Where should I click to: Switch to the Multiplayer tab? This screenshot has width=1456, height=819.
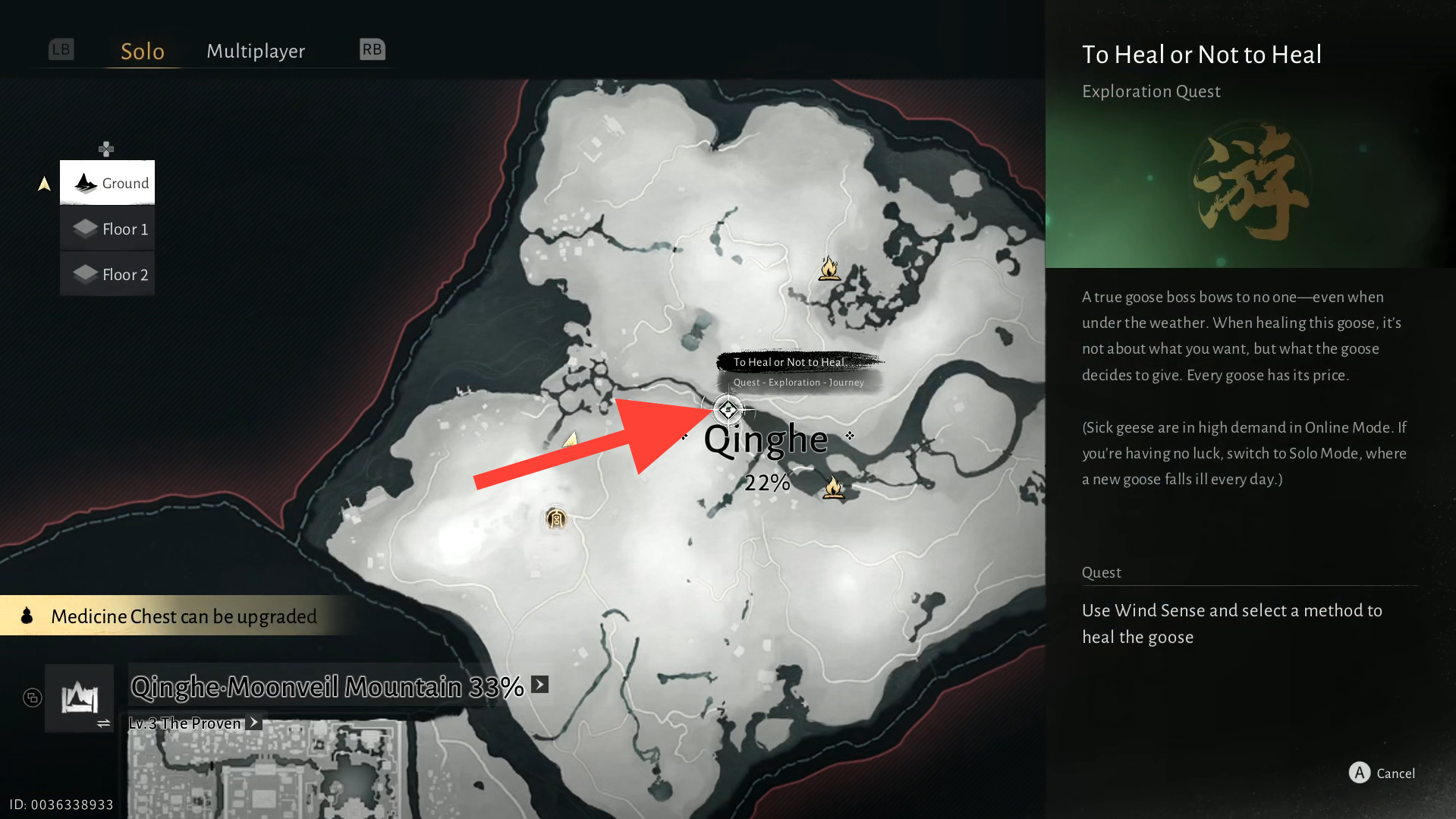click(256, 51)
